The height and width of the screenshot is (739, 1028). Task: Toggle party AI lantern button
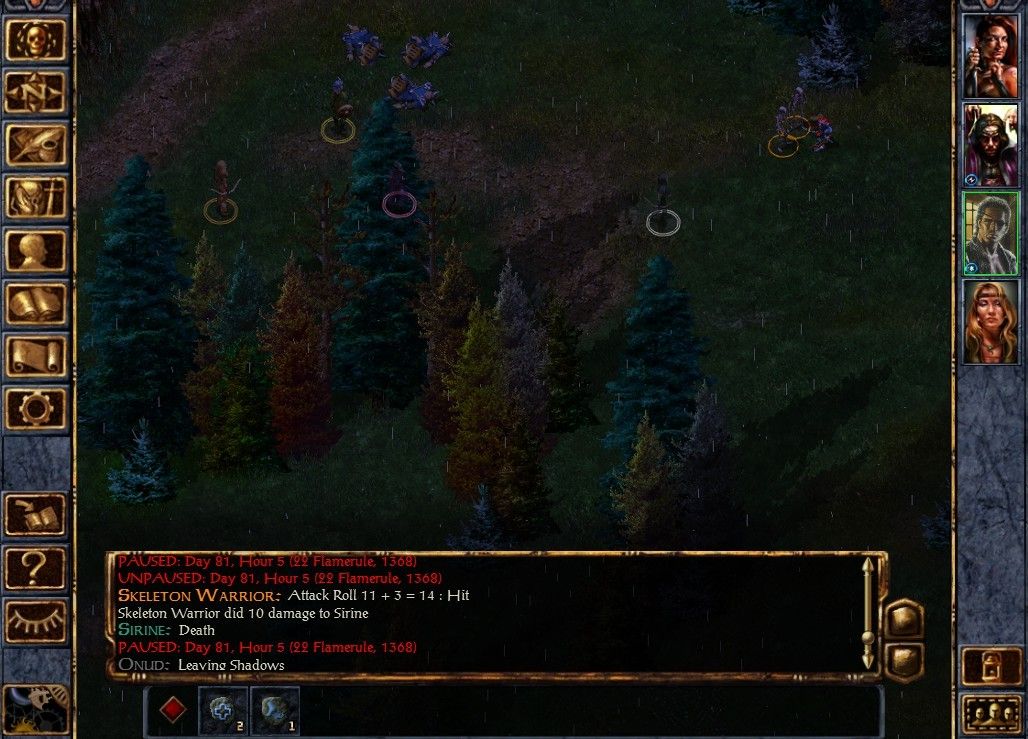pyautogui.click(x=990, y=666)
